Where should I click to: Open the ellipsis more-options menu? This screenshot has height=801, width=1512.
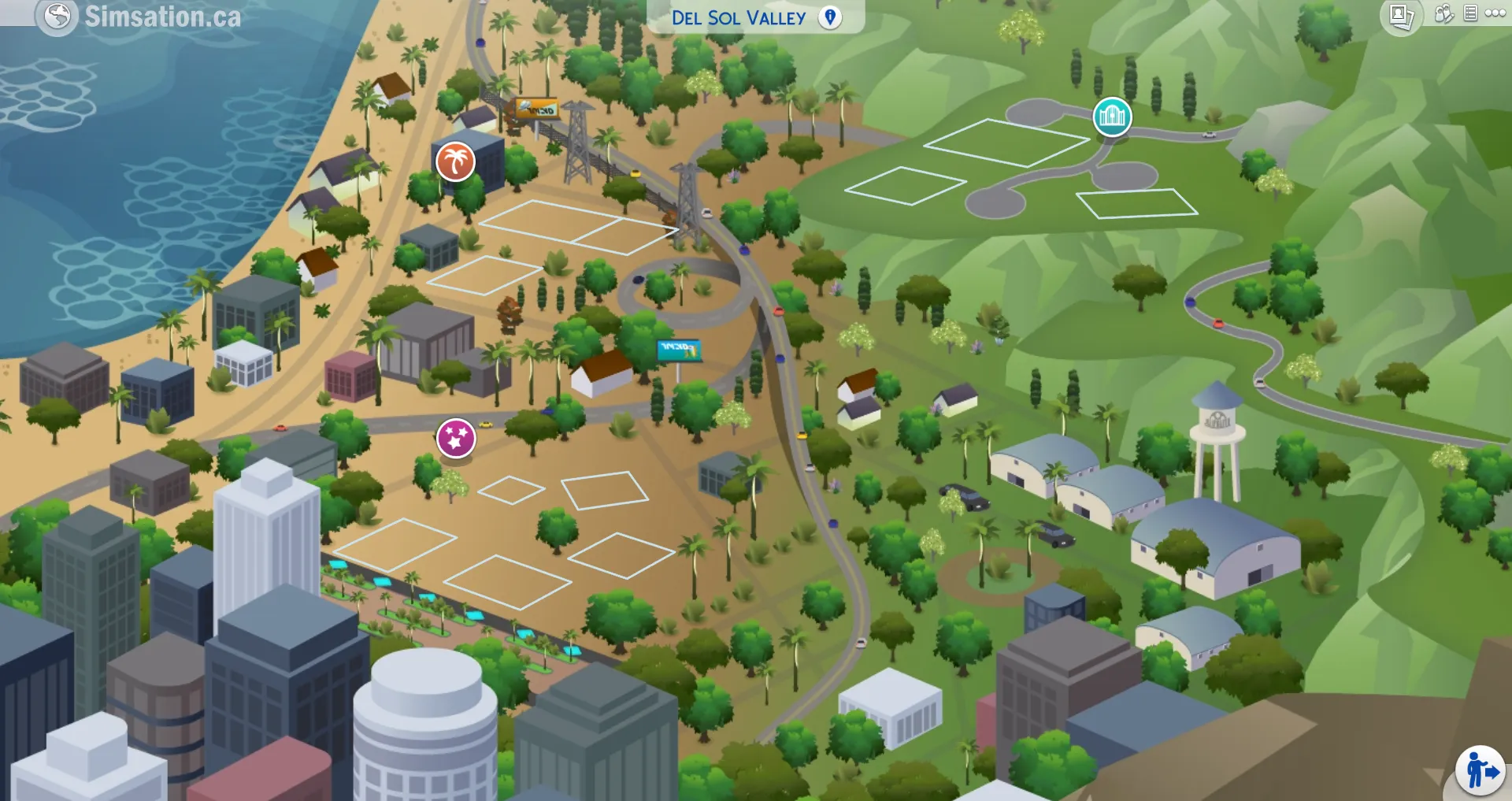[x=1497, y=12]
